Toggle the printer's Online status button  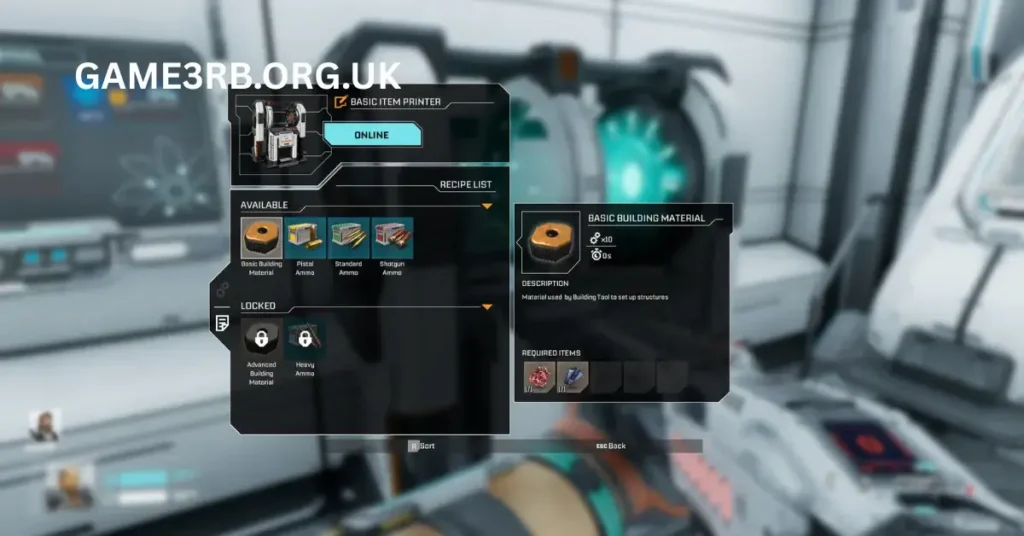372,135
